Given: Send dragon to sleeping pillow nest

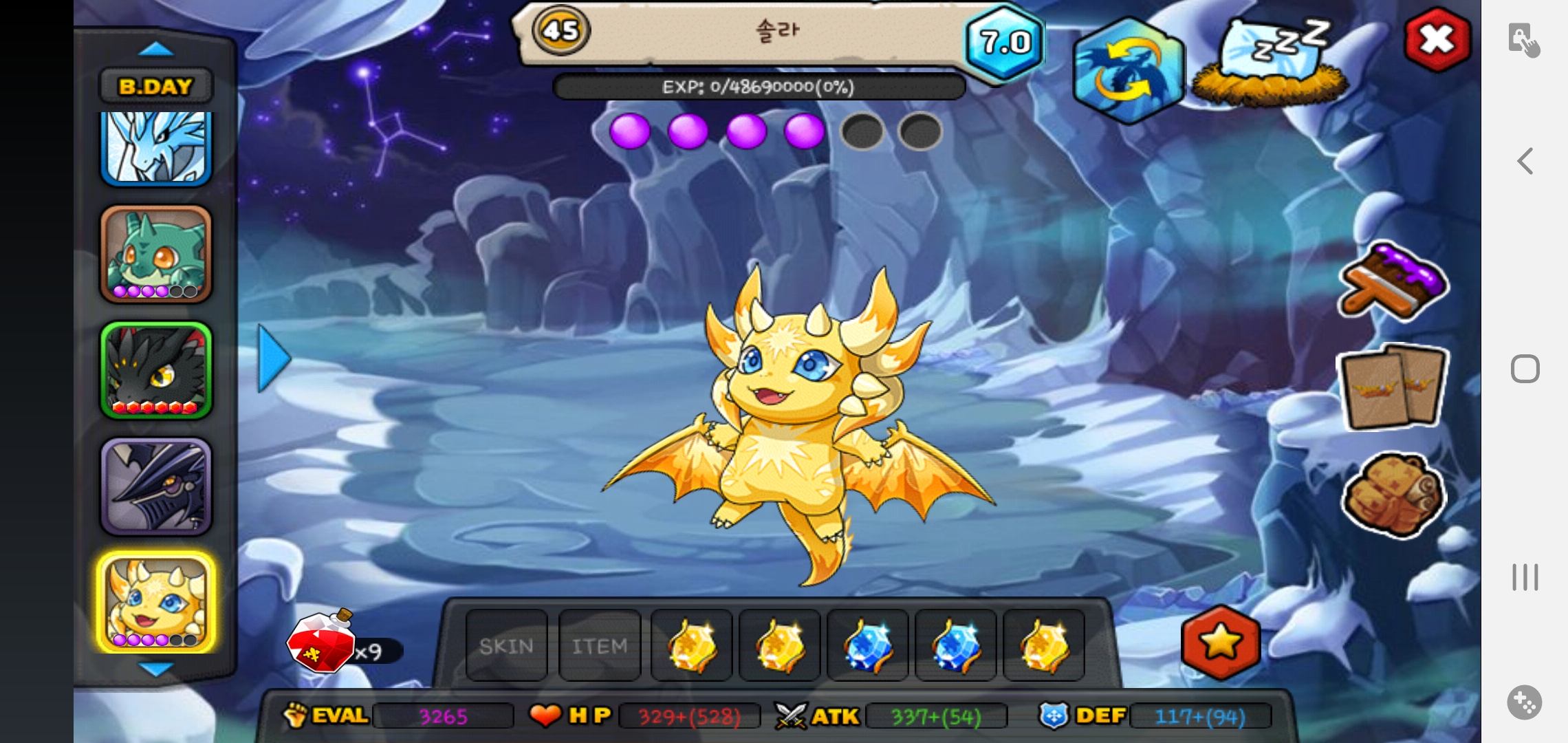Looking at the screenshot, I should 1270,62.
